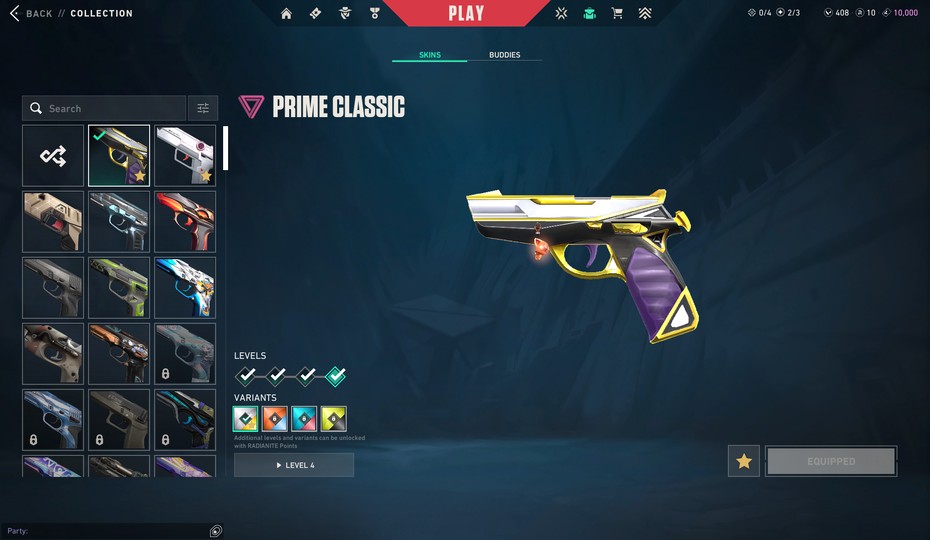Click the red PLAY button
Viewport: 930px width, 540px height.
[x=466, y=13]
